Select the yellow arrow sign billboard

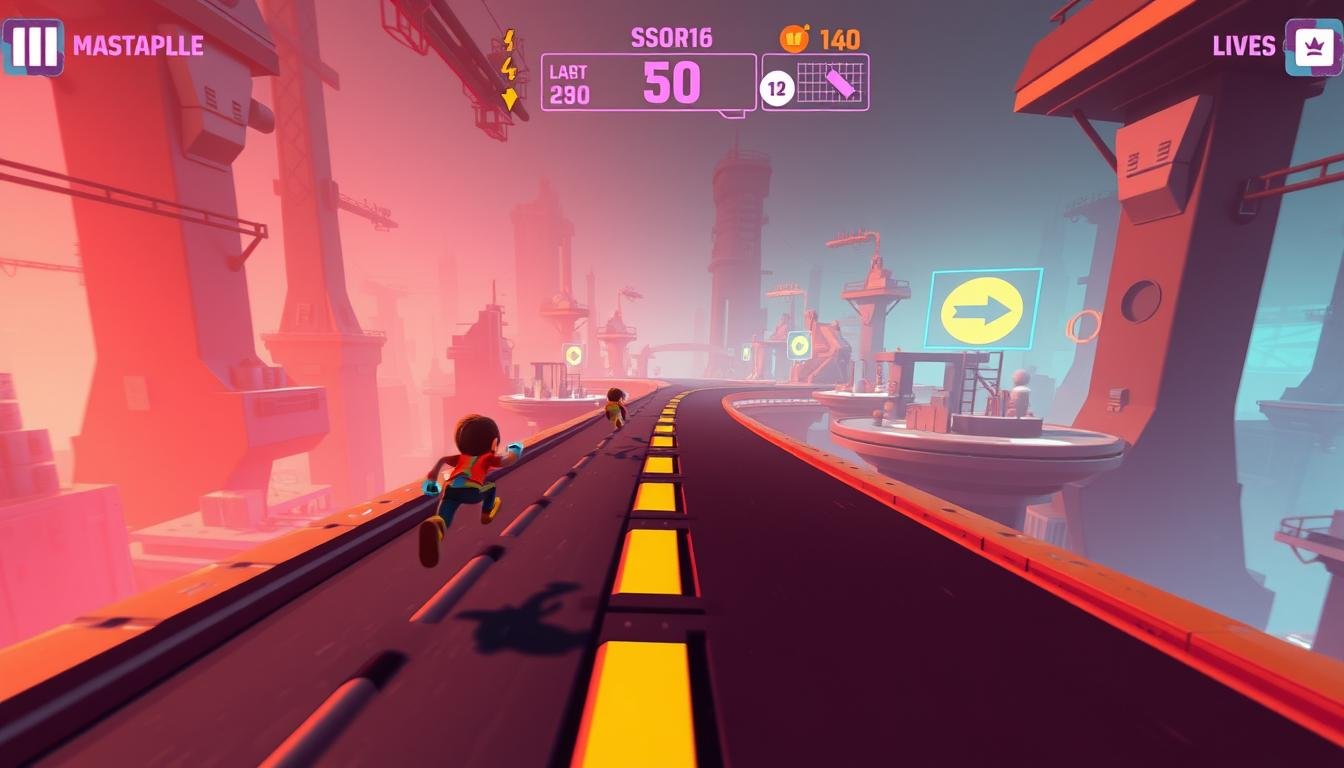[984, 306]
